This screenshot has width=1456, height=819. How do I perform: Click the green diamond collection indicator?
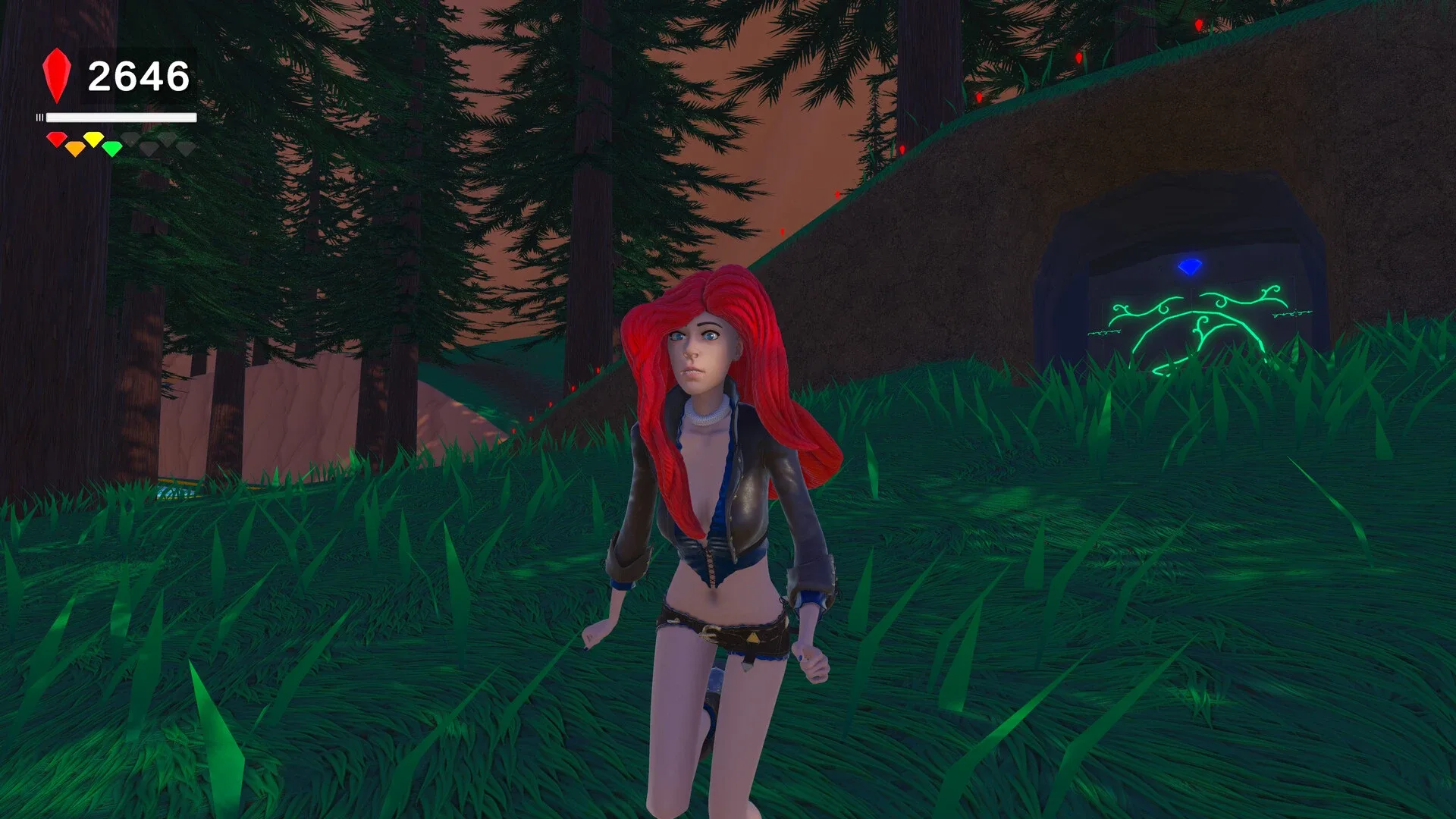[111, 146]
